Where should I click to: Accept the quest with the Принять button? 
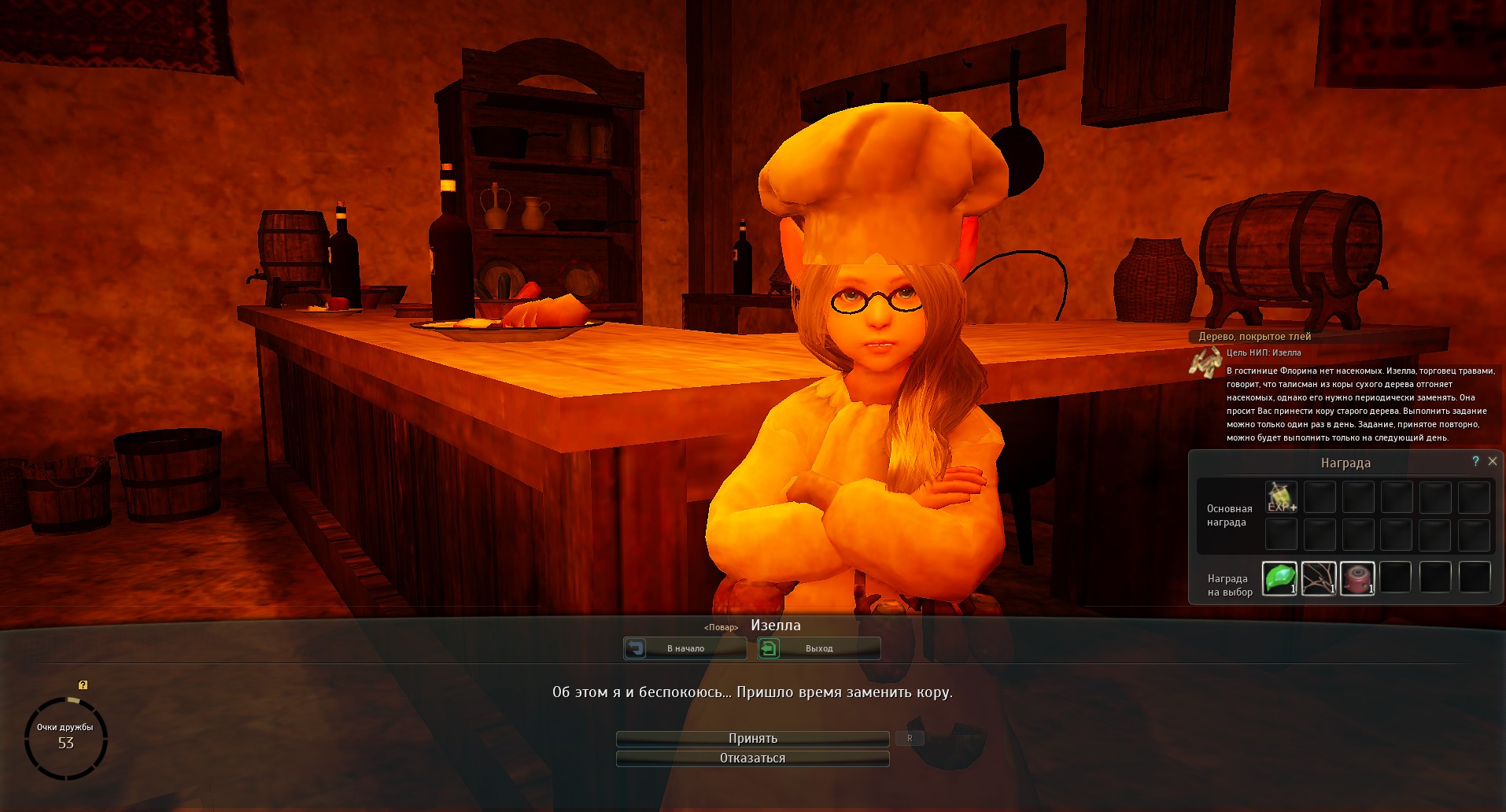click(752, 738)
